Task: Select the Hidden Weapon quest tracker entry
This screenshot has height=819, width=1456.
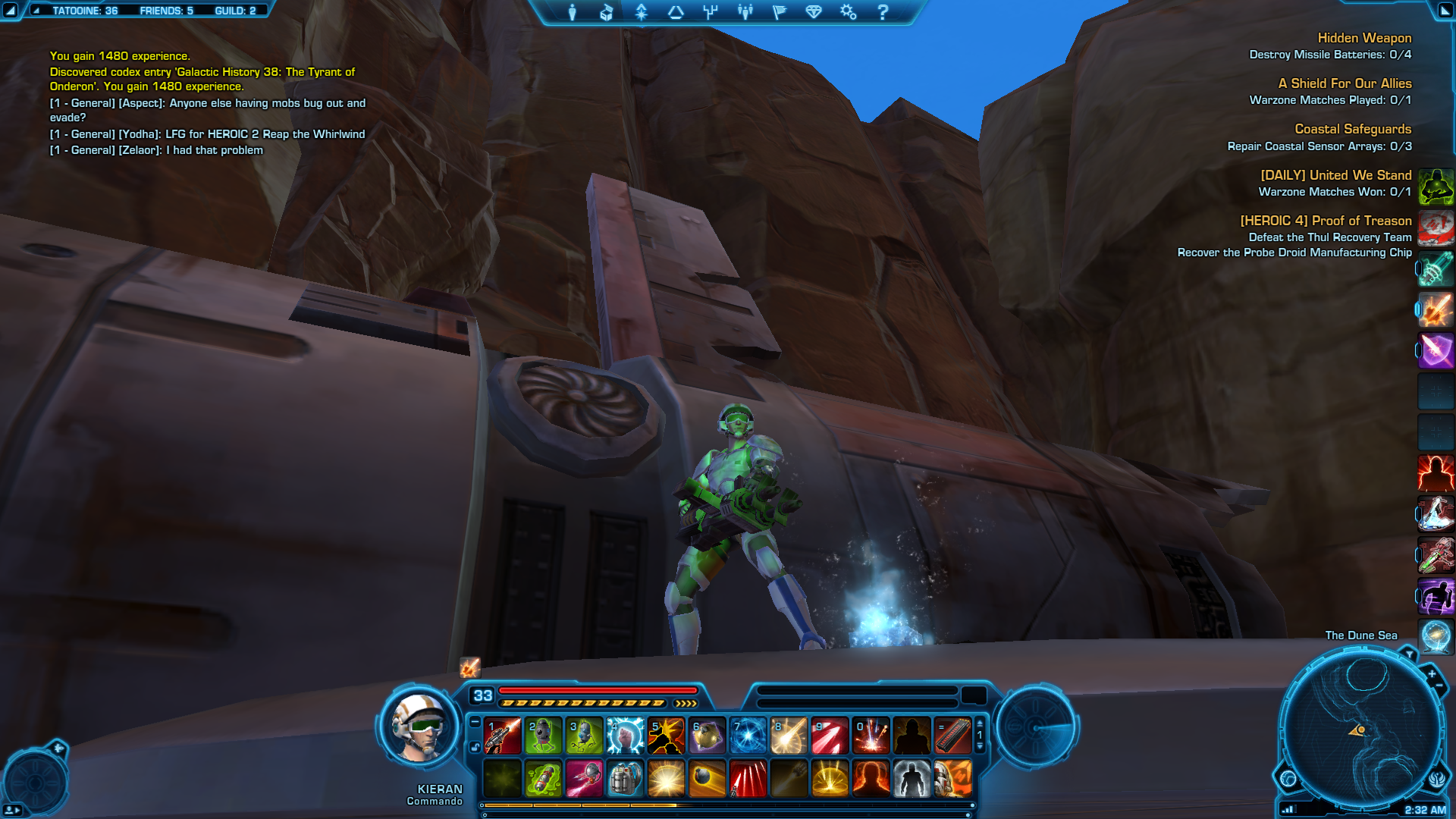Action: [x=1363, y=38]
